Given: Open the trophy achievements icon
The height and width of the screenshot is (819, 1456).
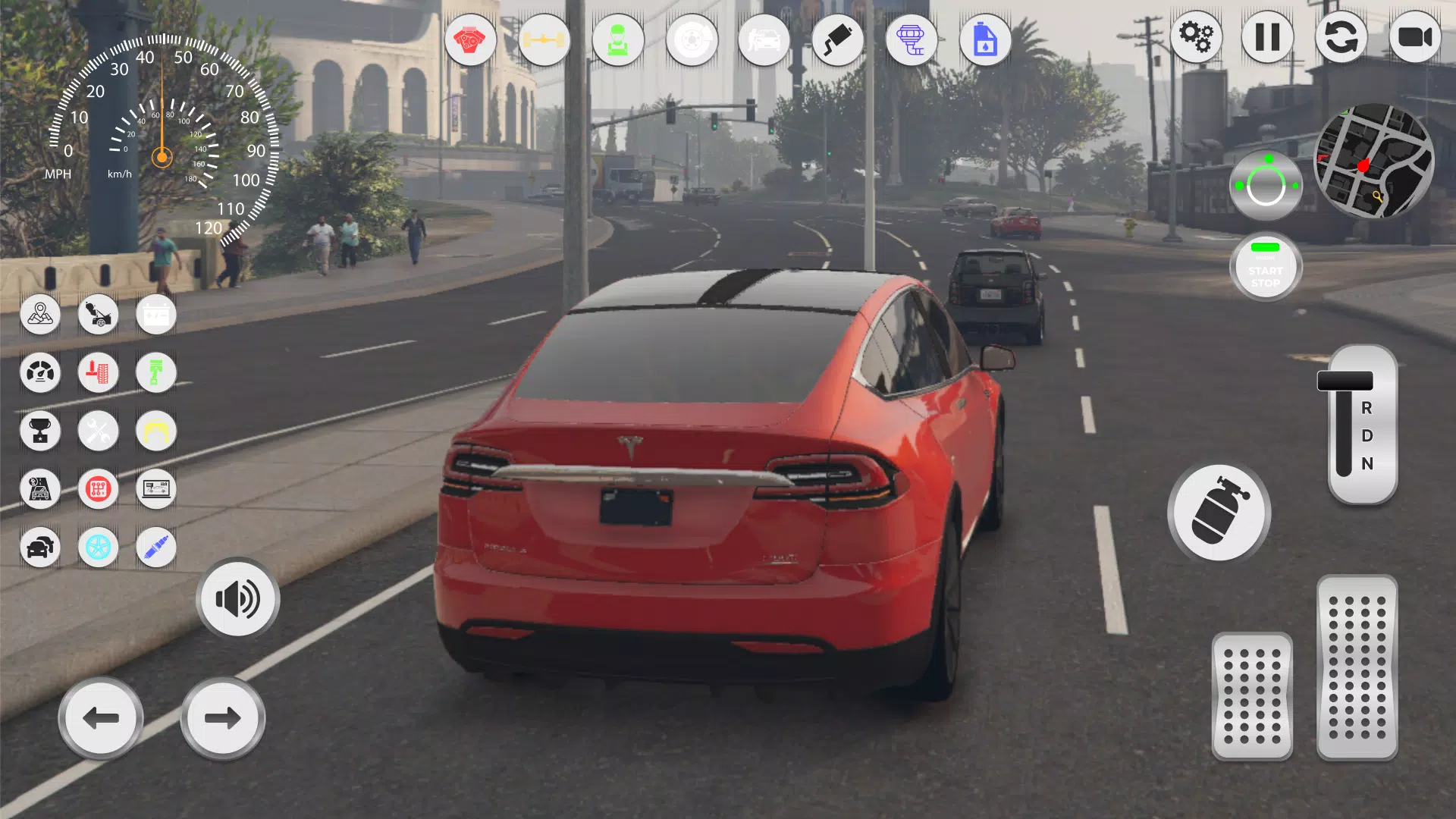Looking at the screenshot, I should (x=40, y=431).
